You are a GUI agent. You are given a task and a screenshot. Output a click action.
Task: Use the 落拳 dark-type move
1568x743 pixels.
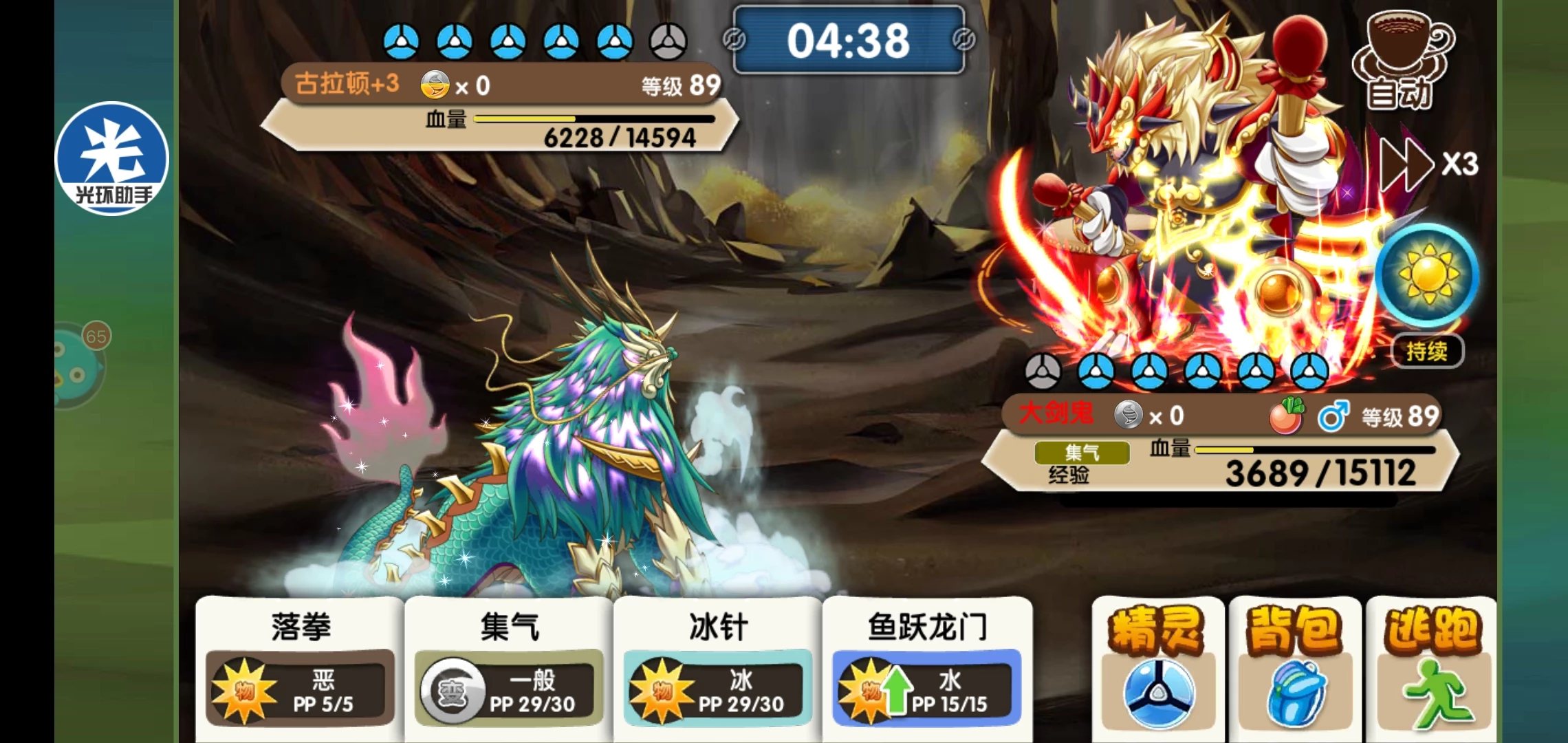tap(301, 667)
